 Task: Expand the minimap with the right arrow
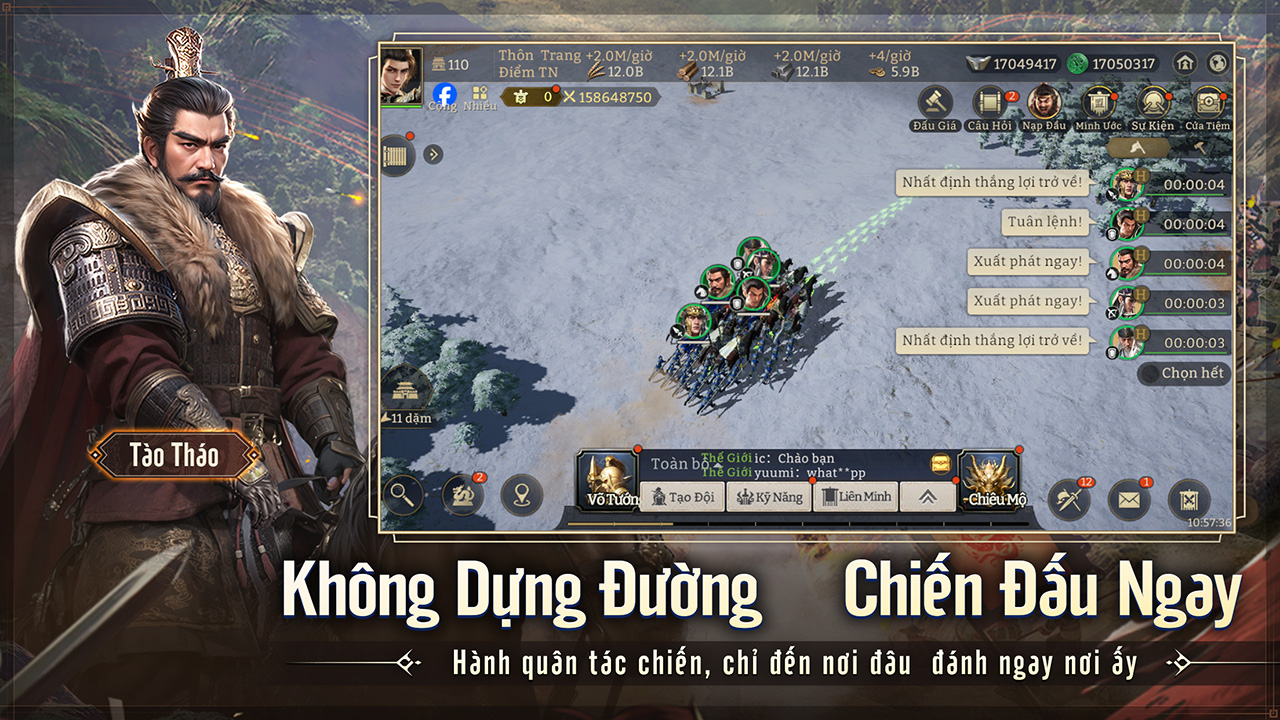click(433, 153)
